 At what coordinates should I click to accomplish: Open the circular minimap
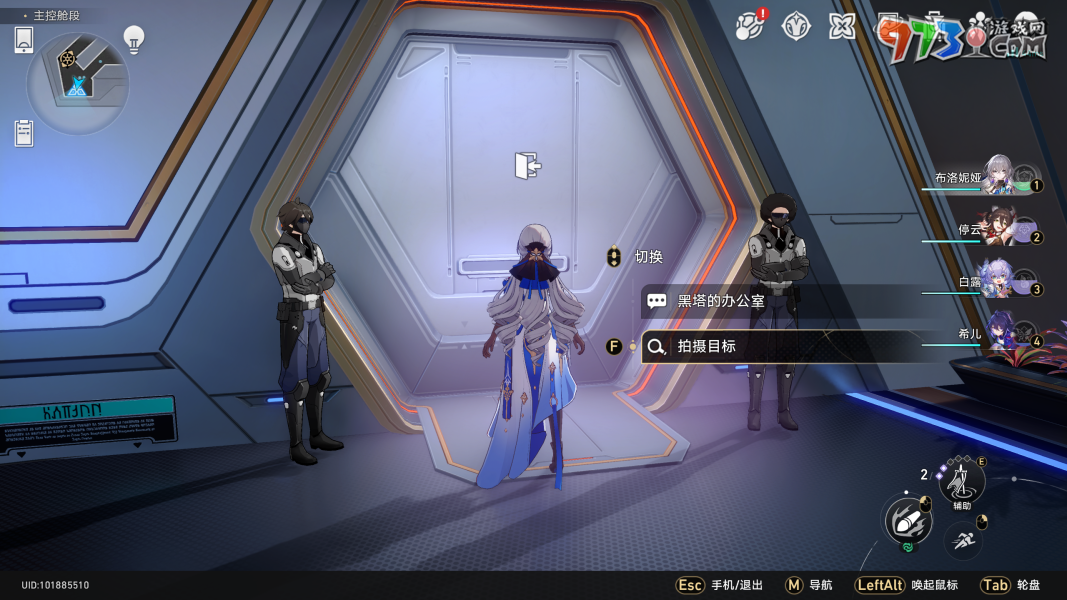pyautogui.click(x=78, y=83)
